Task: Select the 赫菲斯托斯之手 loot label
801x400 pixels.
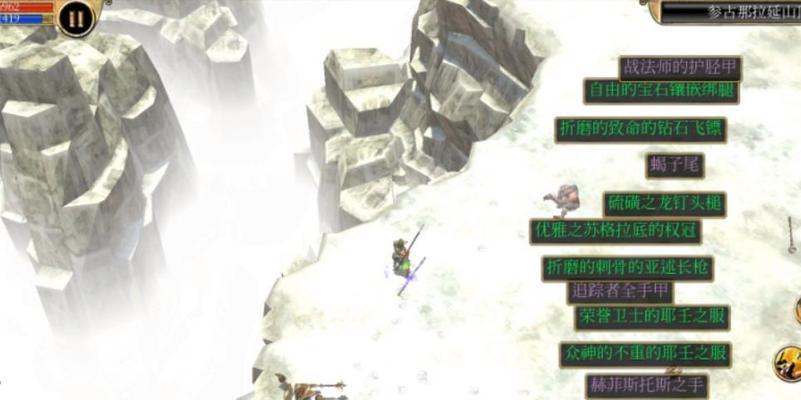Action: (x=647, y=385)
